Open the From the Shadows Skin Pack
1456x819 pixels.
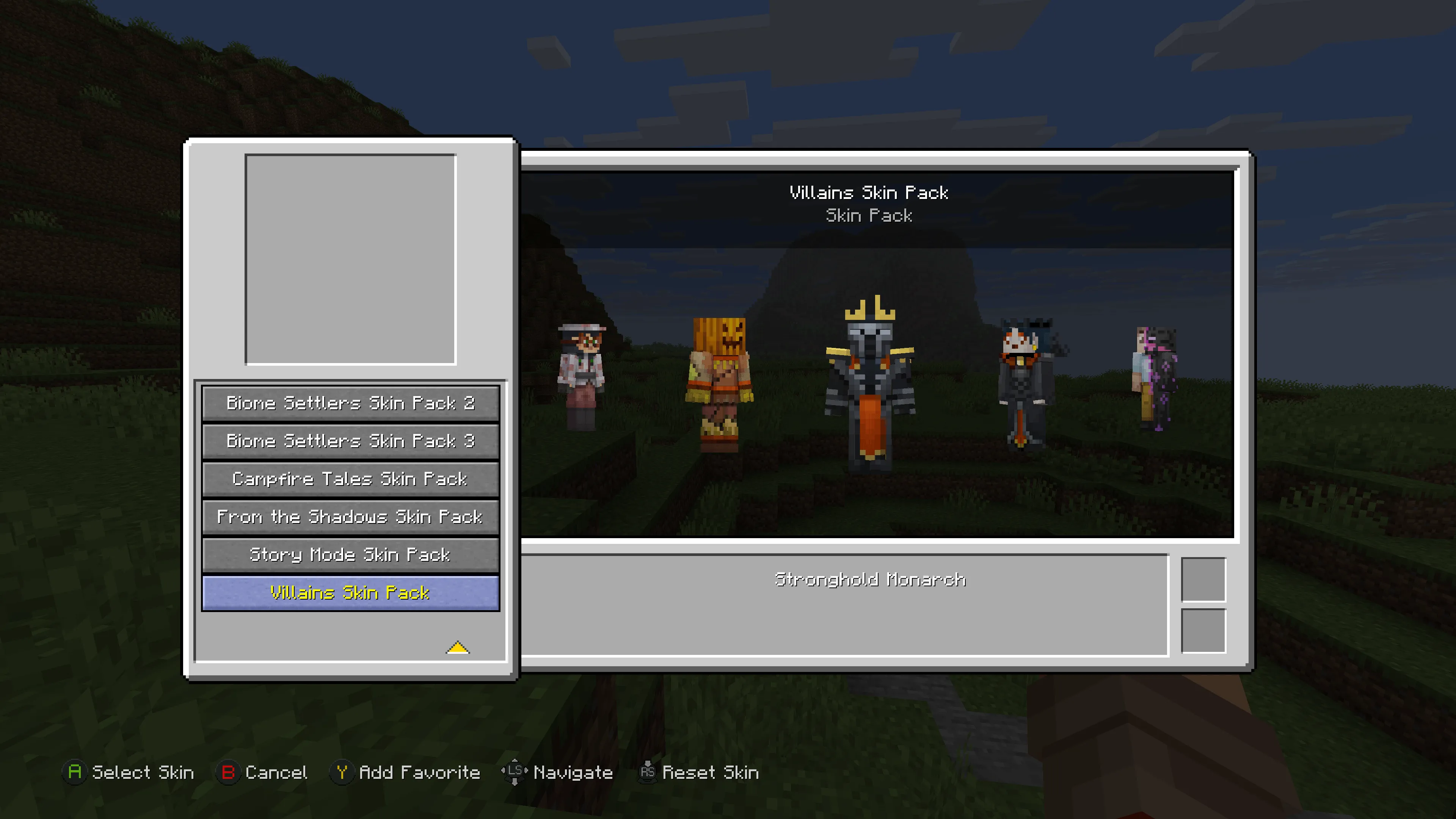[350, 517]
